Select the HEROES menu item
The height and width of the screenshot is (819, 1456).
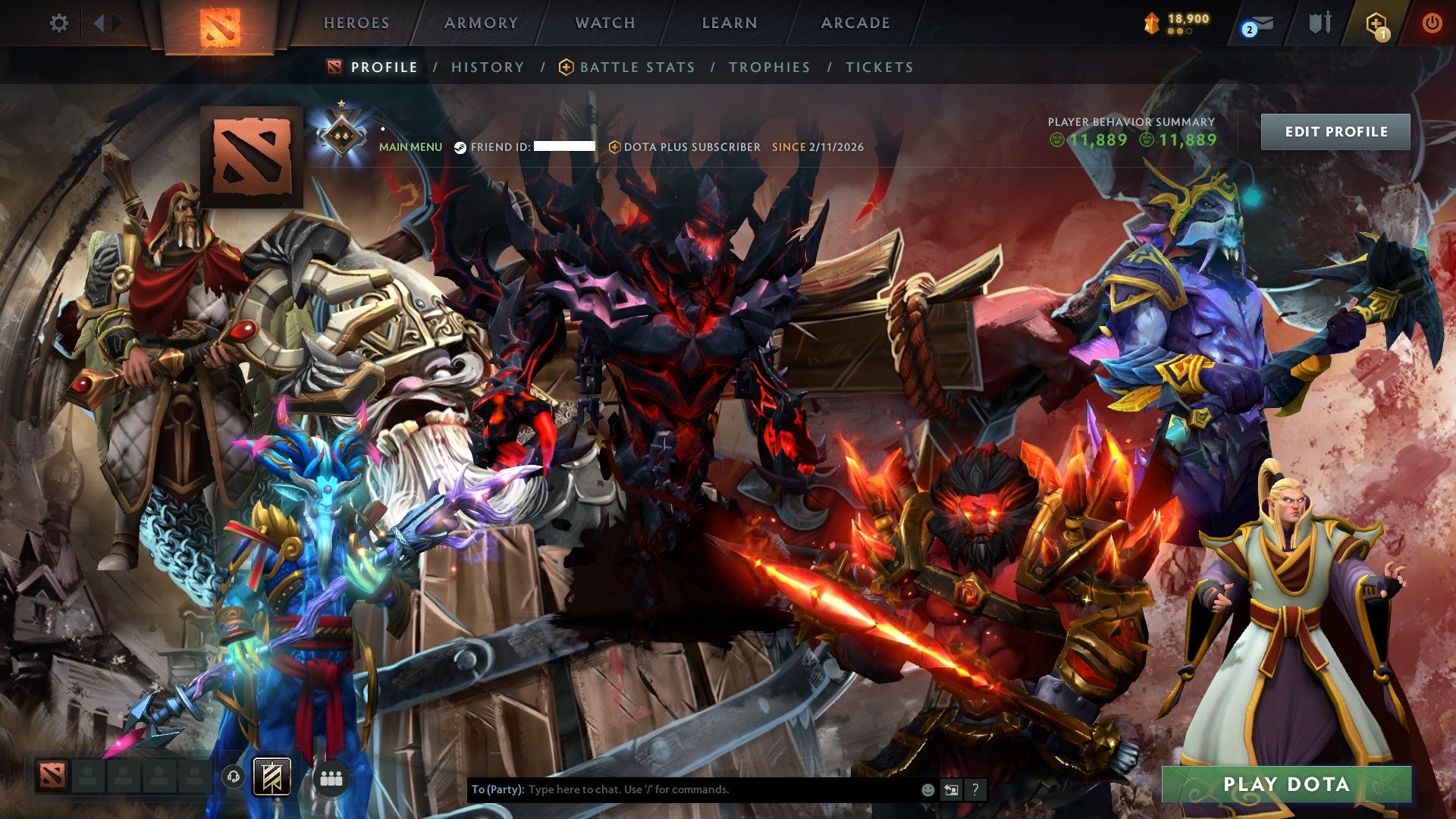356,23
